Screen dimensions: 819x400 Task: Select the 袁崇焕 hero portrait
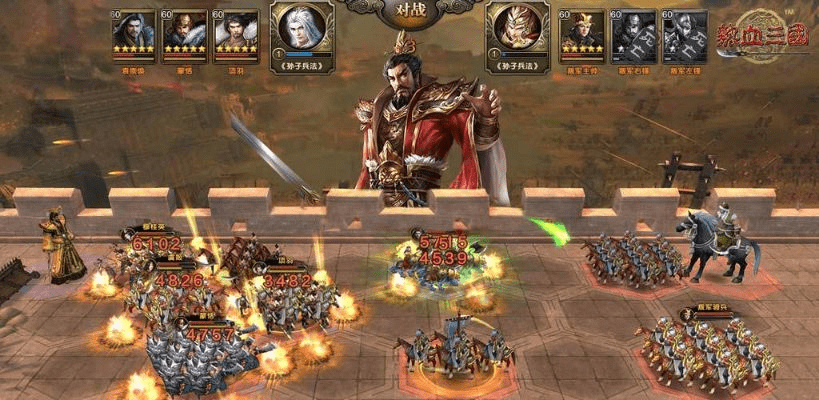tap(133, 33)
